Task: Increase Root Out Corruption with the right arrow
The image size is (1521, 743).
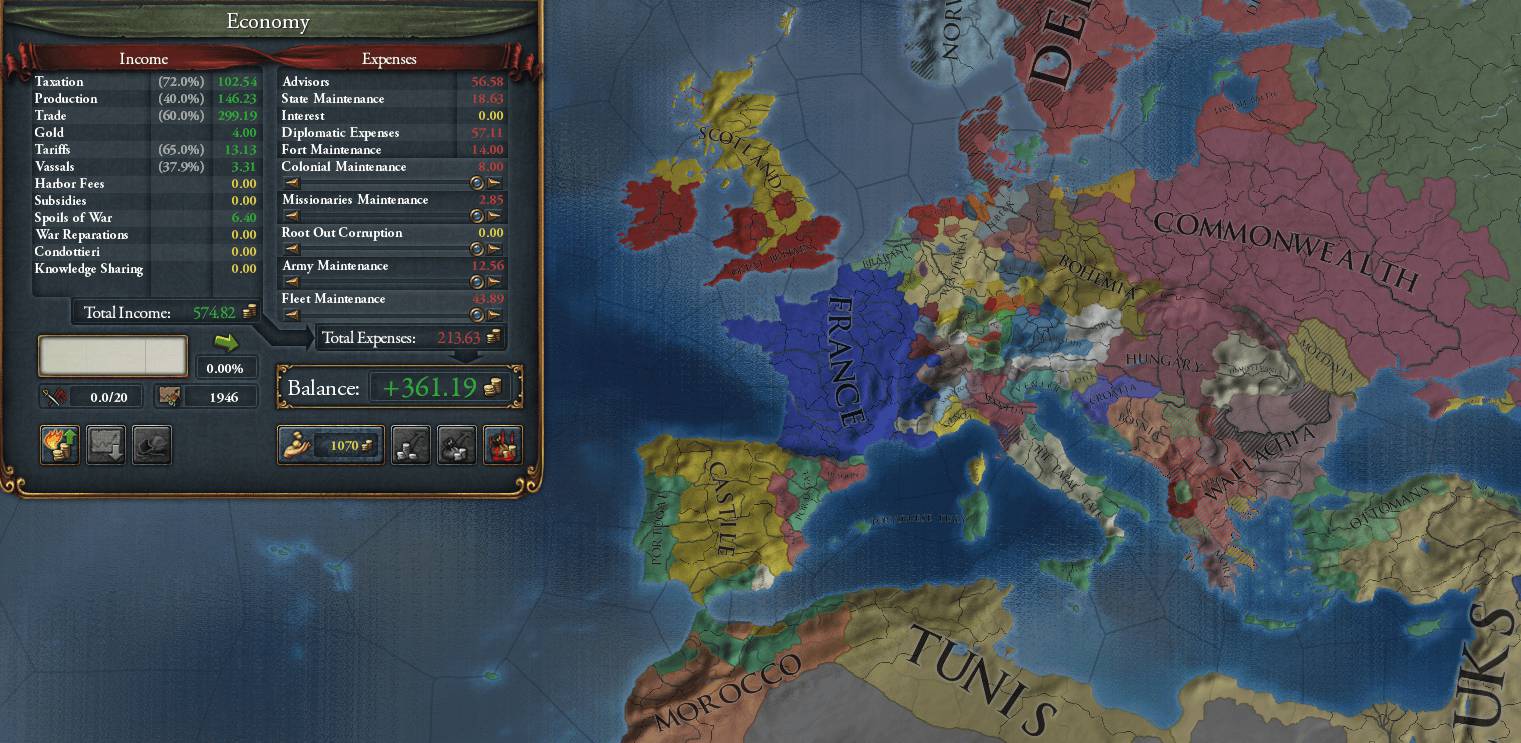Action: (494, 249)
